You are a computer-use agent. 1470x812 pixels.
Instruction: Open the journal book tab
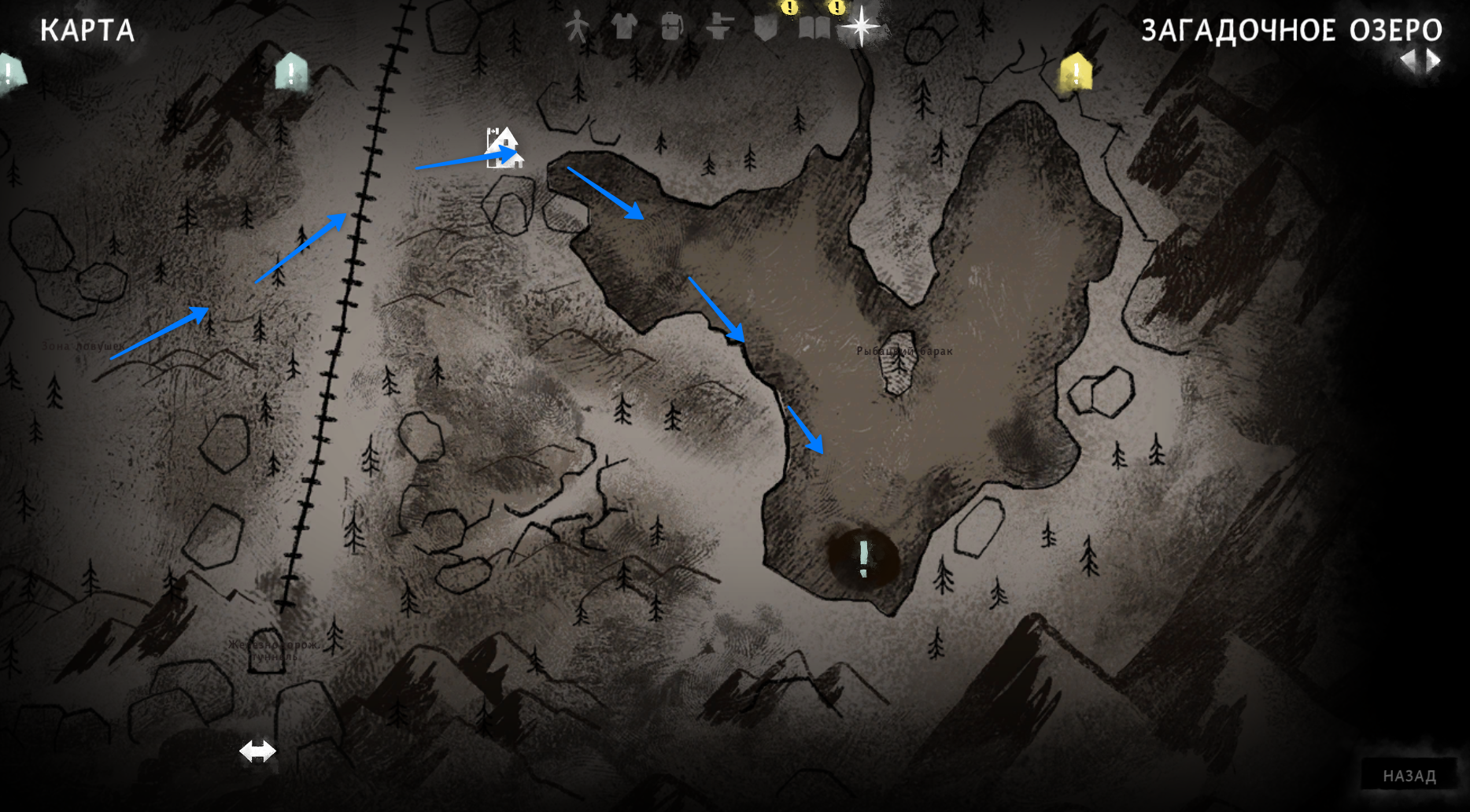(814, 28)
